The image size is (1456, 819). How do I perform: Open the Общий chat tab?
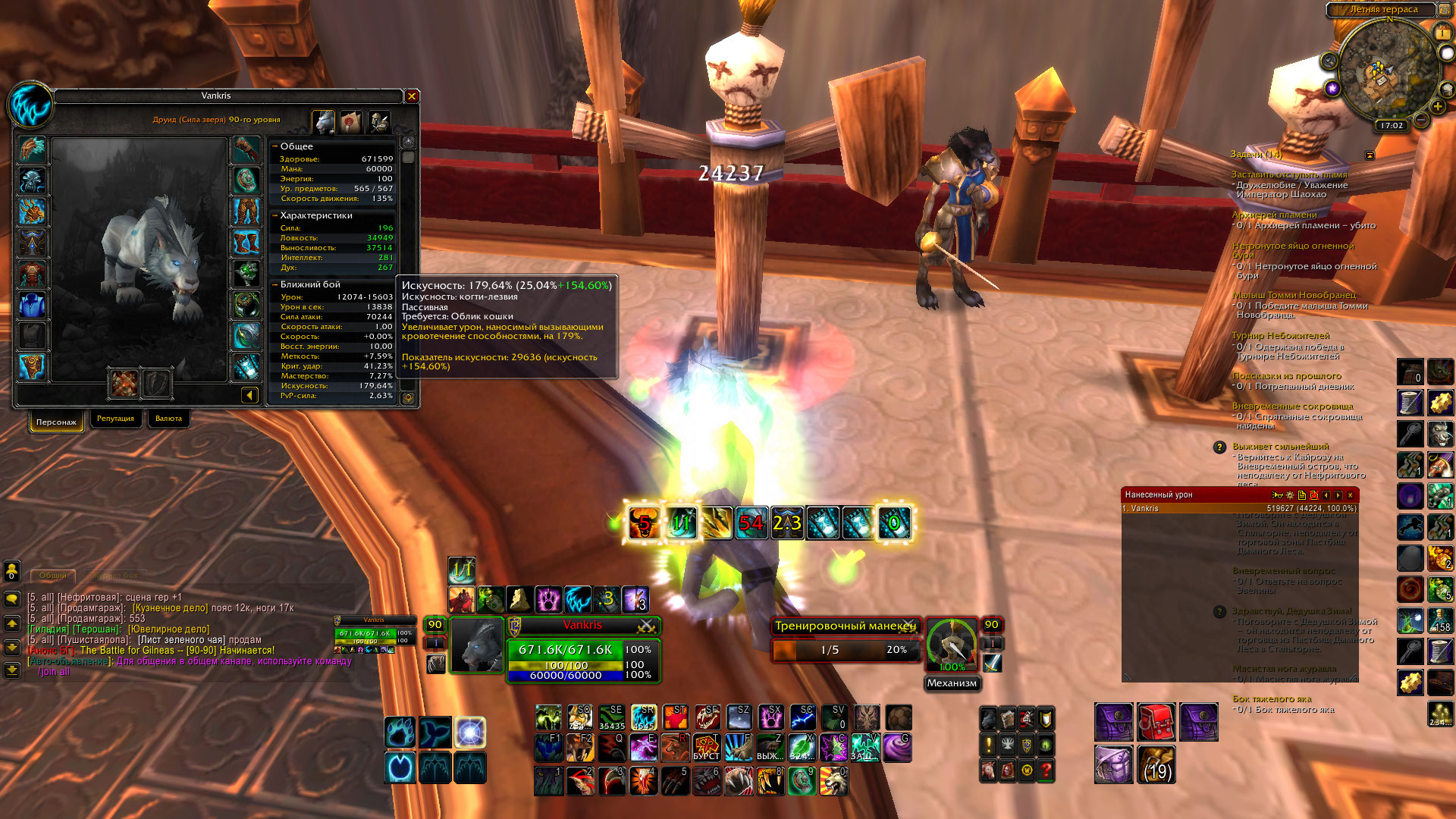[x=53, y=576]
